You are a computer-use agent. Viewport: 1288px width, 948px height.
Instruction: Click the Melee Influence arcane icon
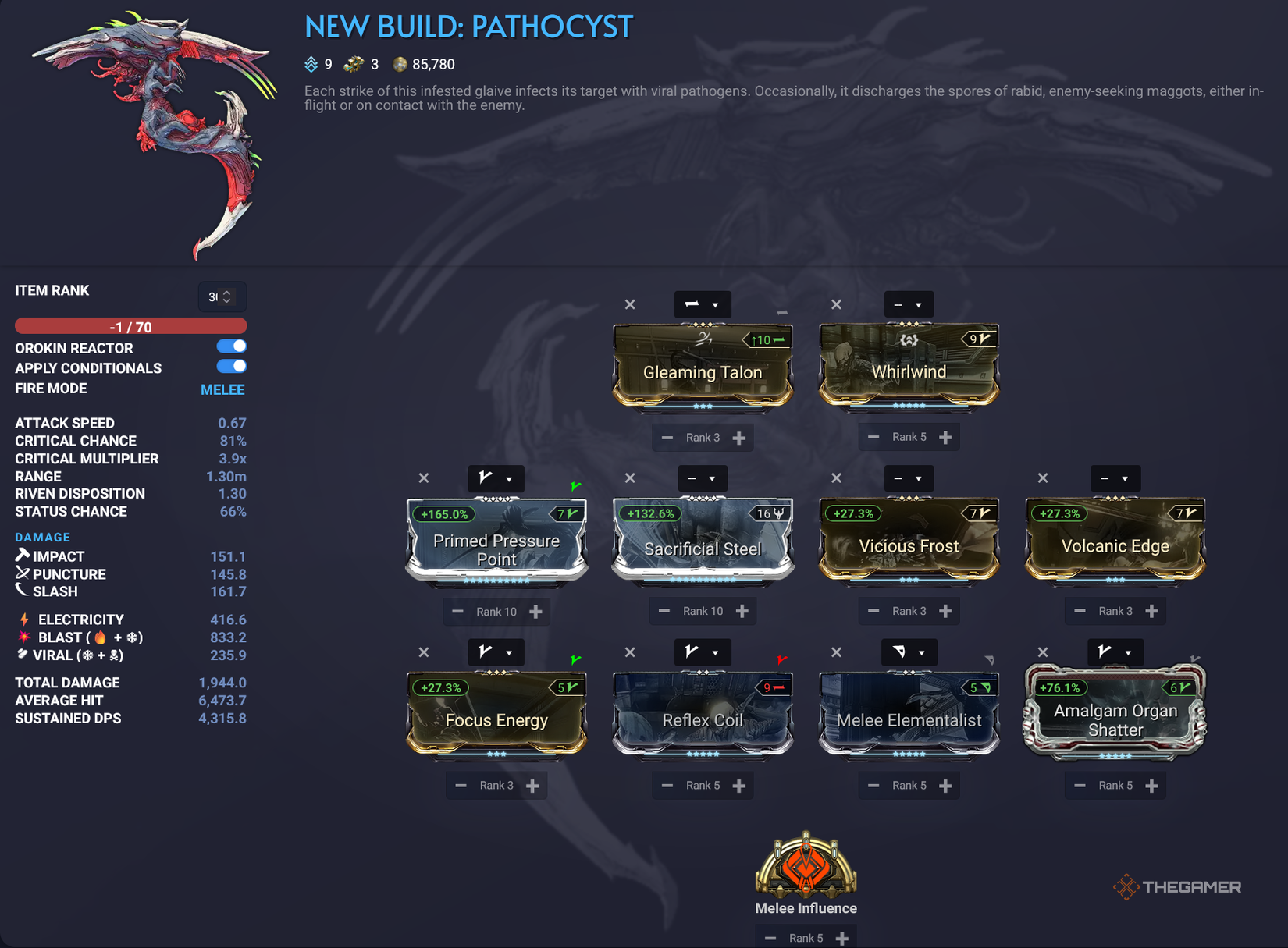tap(806, 869)
